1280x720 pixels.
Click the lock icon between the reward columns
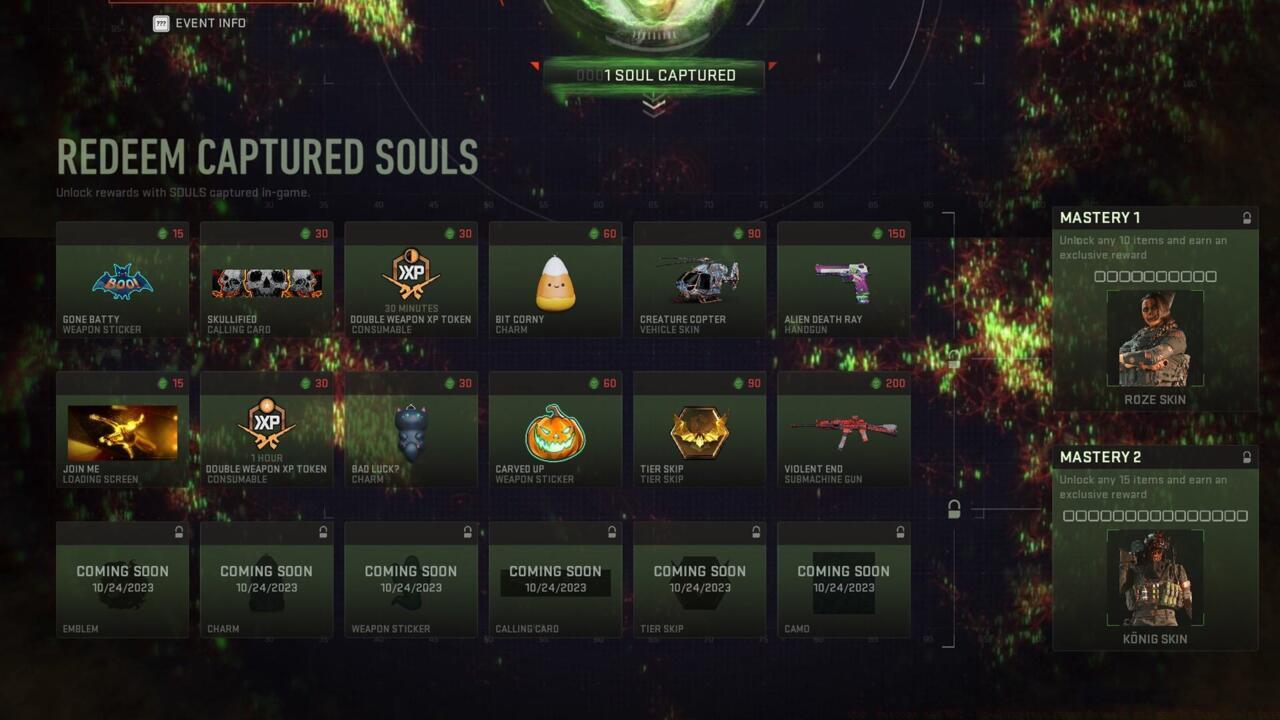[x=952, y=509]
